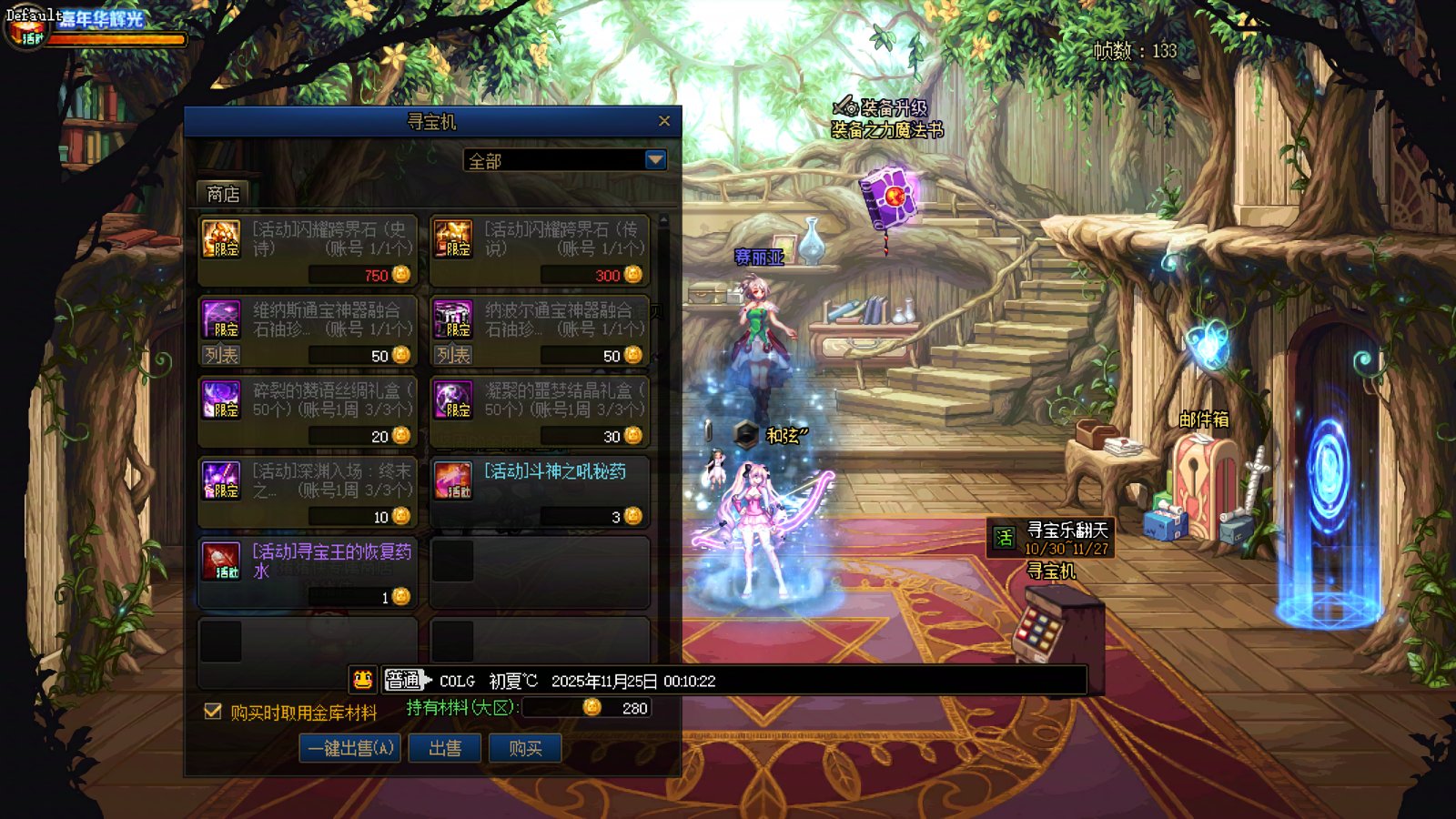
Task: Open the 列表 button under 纳波尔 item
Action: (453, 355)
